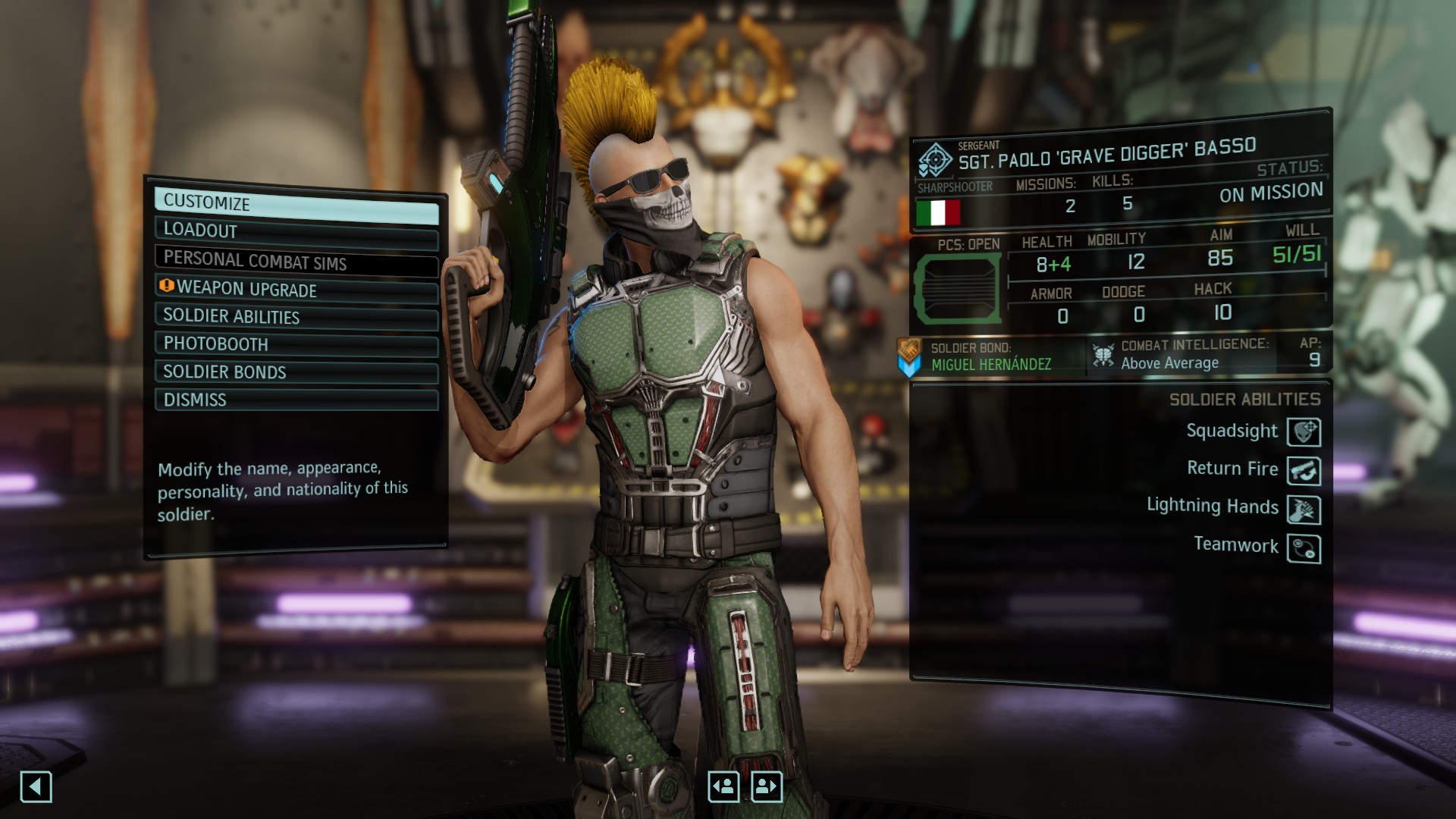Click the open PCS slot
This screenshot has width=1456, height=819.
click(959, 289)
